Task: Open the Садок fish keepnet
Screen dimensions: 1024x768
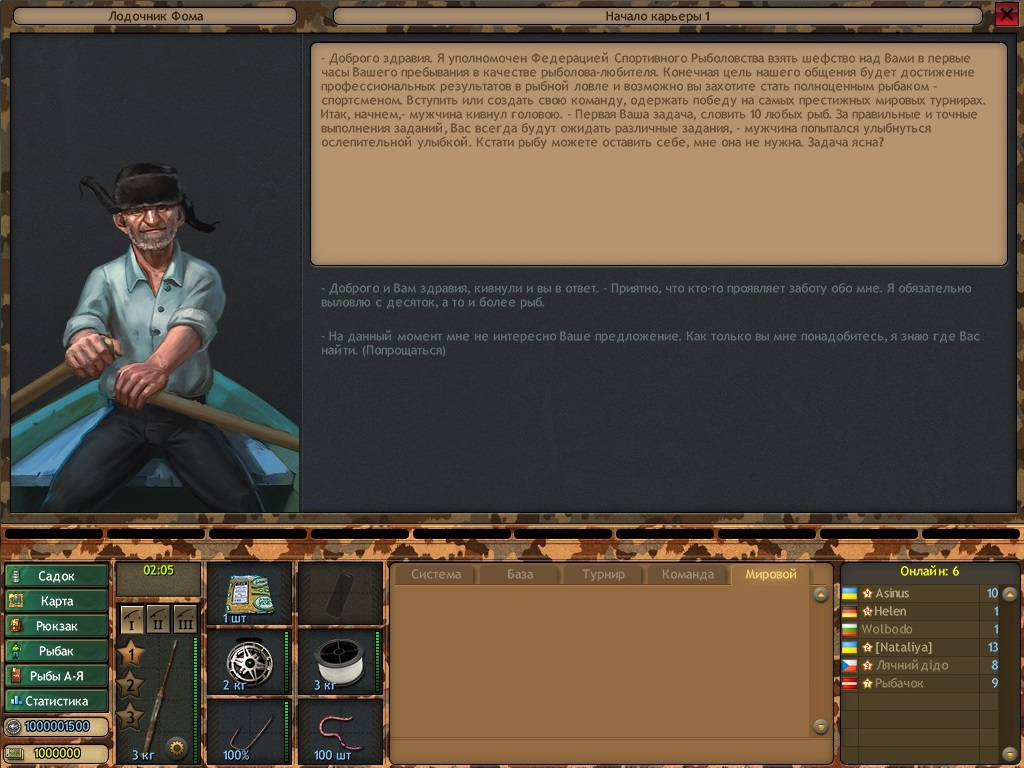Action: click(x=57, y=576)
